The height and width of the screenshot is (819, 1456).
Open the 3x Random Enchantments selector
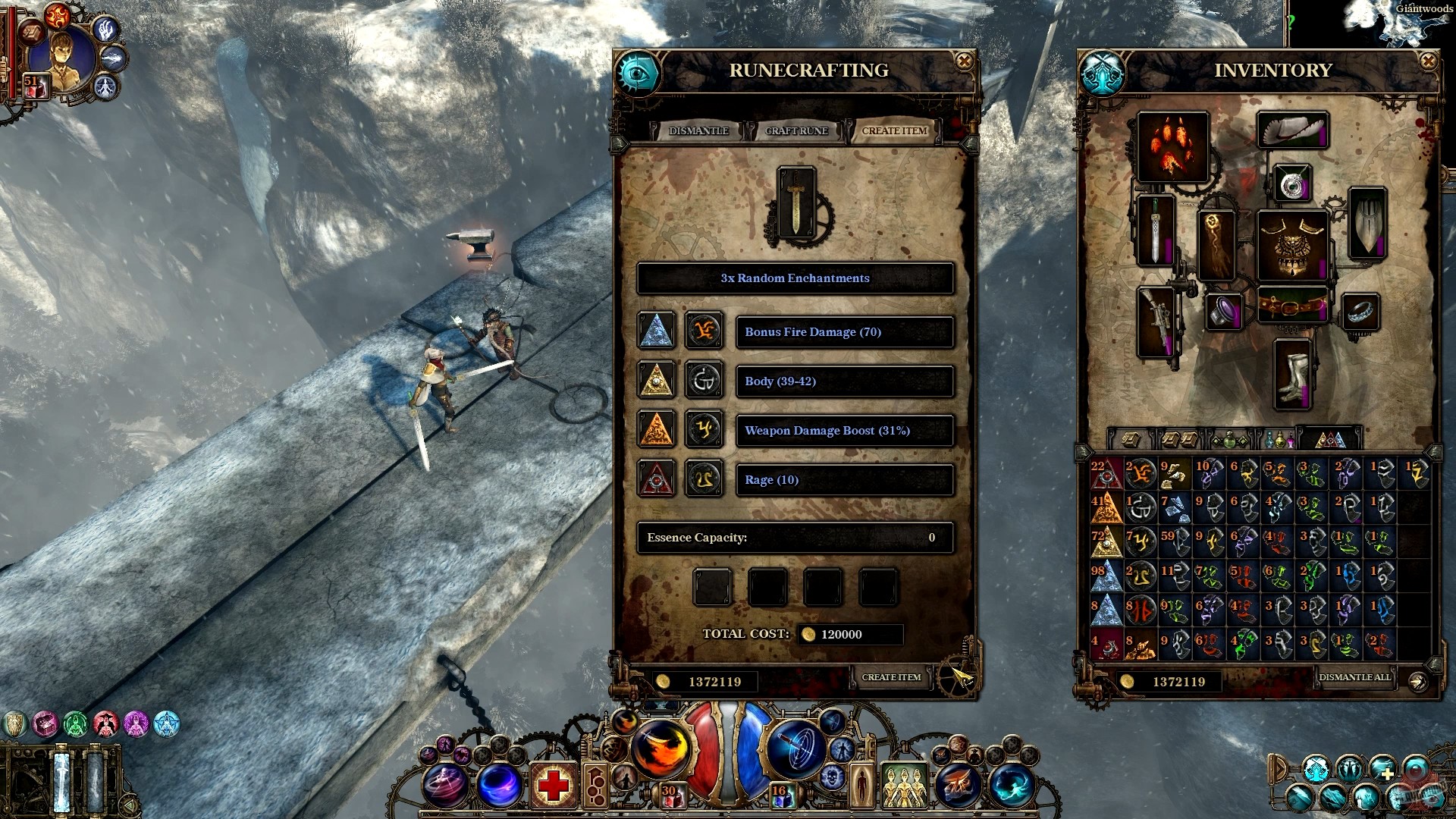(795, 278)
